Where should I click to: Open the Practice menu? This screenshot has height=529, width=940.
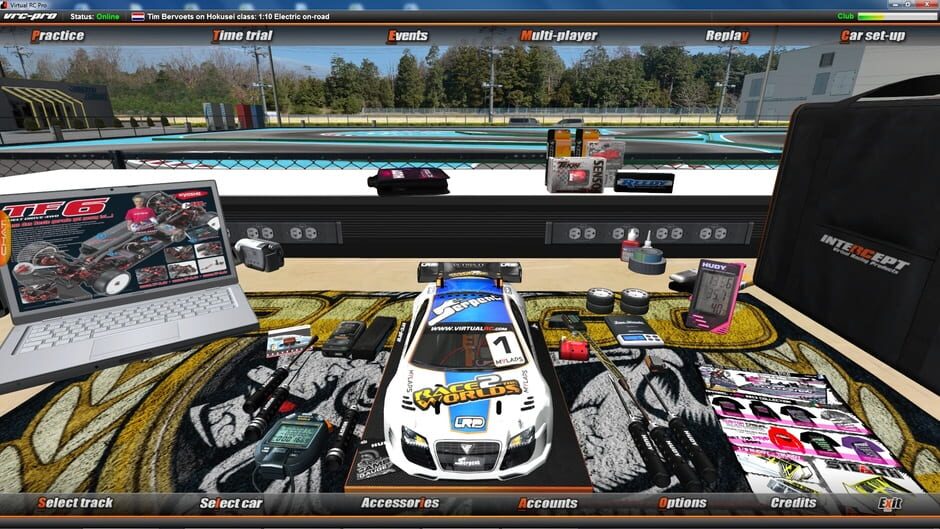click(x=57, y=36)
